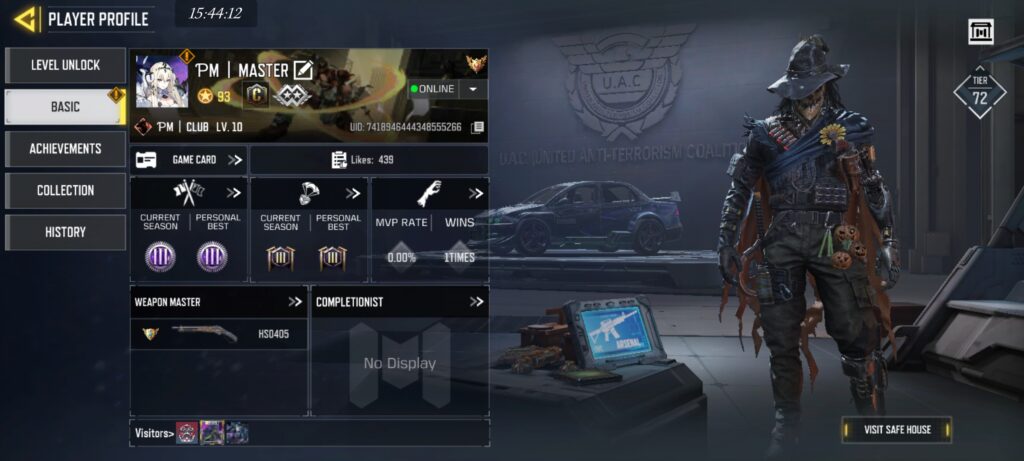Image resolution: width=1024 pixels, height=461 pixels.
Task: Open the Online status dropdown
Action: (473, 89)
